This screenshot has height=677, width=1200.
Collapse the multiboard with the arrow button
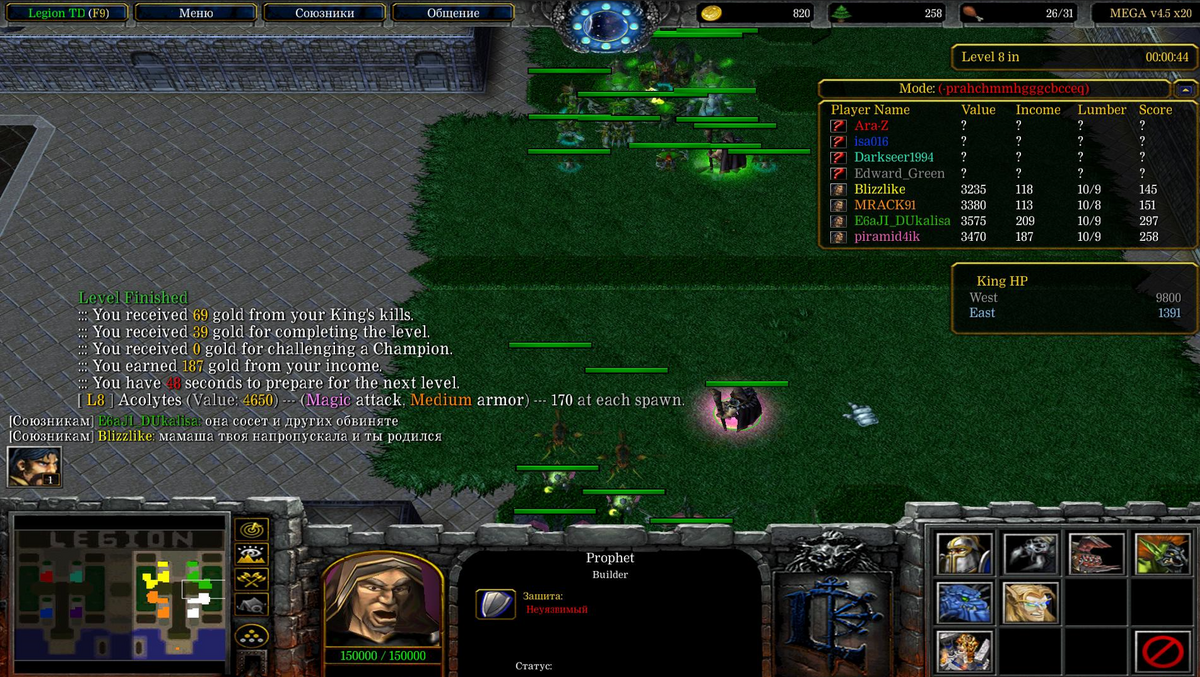[1185, 89]
